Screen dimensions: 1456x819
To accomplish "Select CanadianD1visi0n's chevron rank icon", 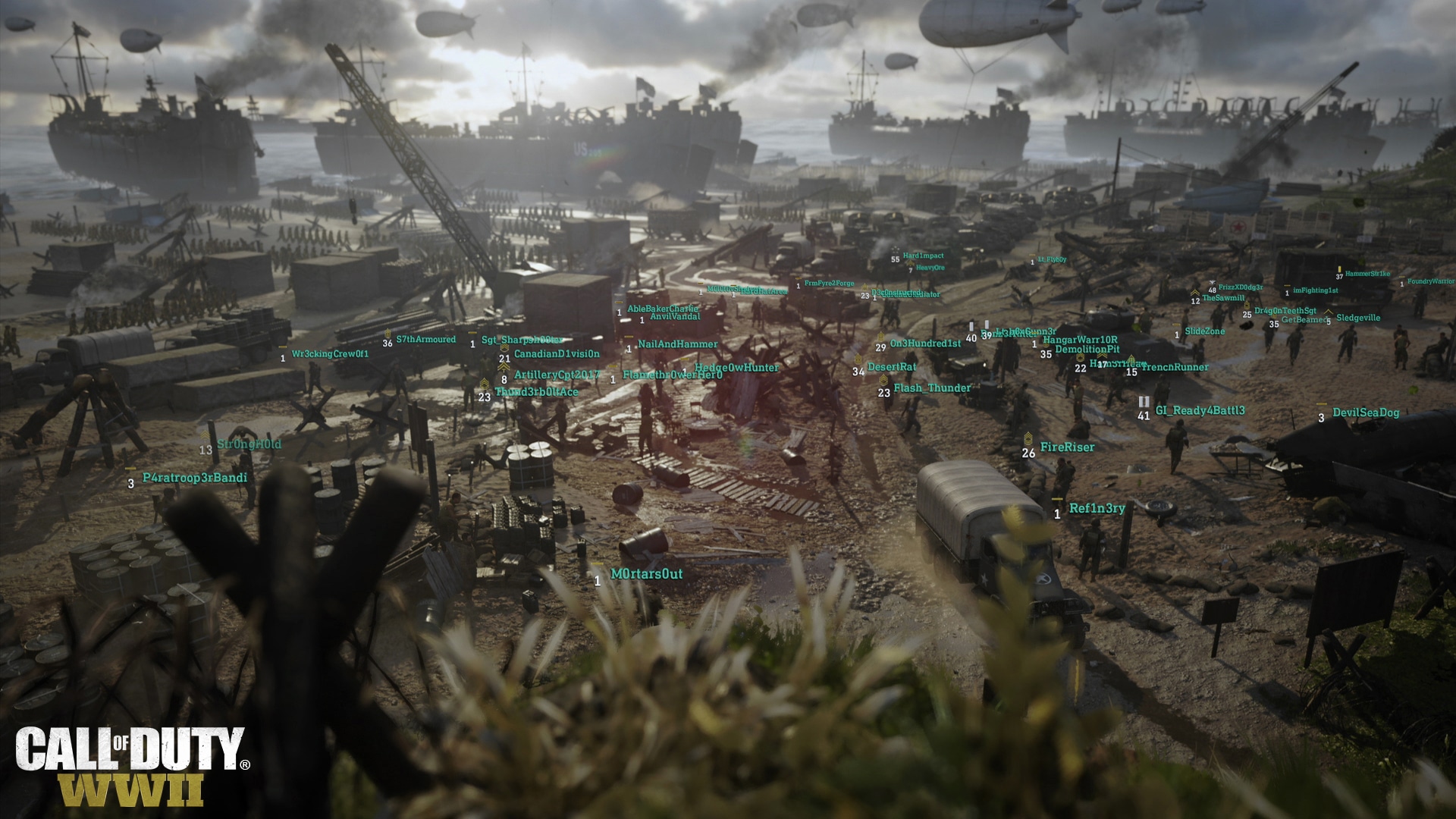I will 505,347.
